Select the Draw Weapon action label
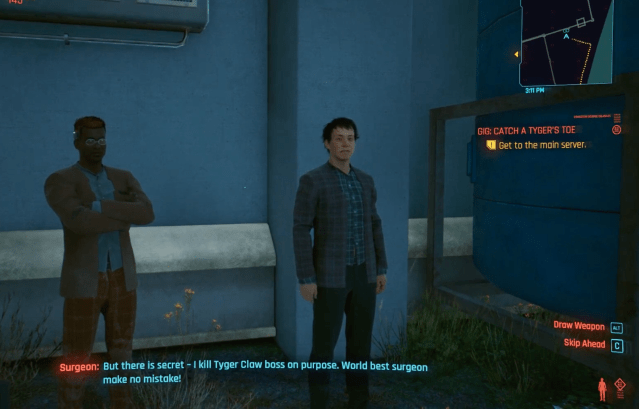The width and height of the screenshot is (639, 409). point(579,325)
